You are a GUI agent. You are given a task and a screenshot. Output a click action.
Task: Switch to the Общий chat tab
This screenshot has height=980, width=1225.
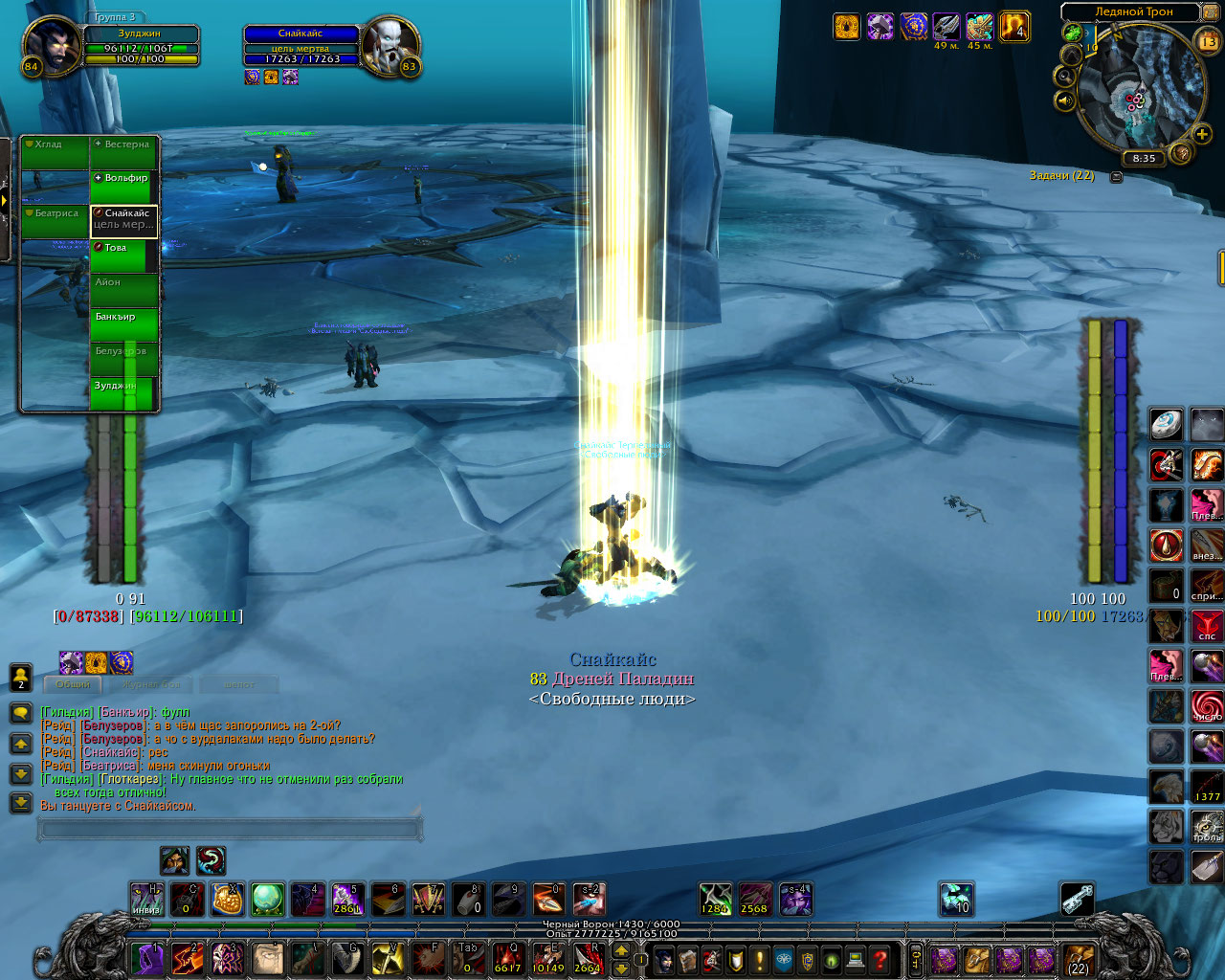tap(73, 684)
